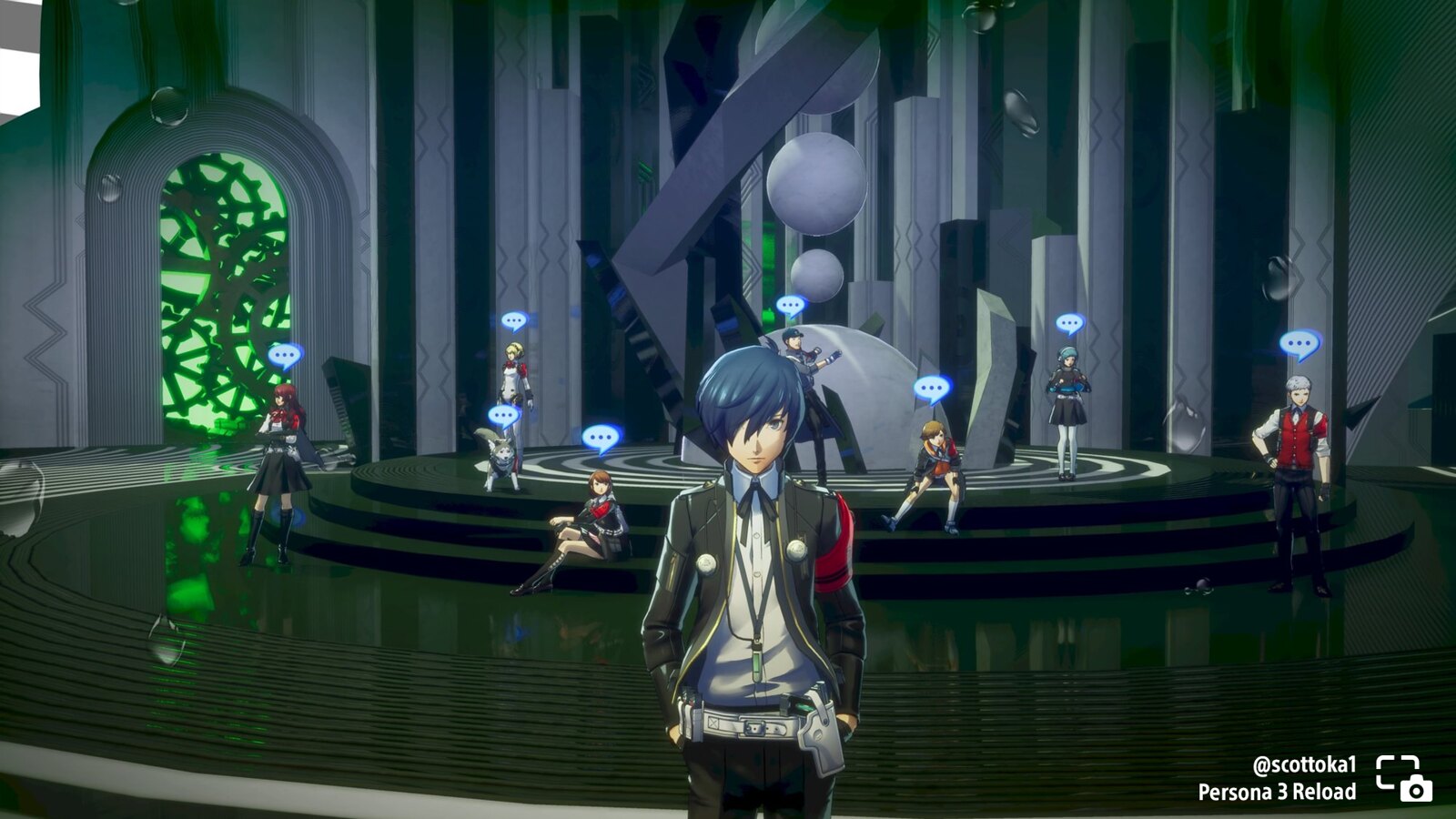Screen dimensions: 1456x819
Task: Select the talk bubble above crouching Ken
Action: [x=932, y=389]
